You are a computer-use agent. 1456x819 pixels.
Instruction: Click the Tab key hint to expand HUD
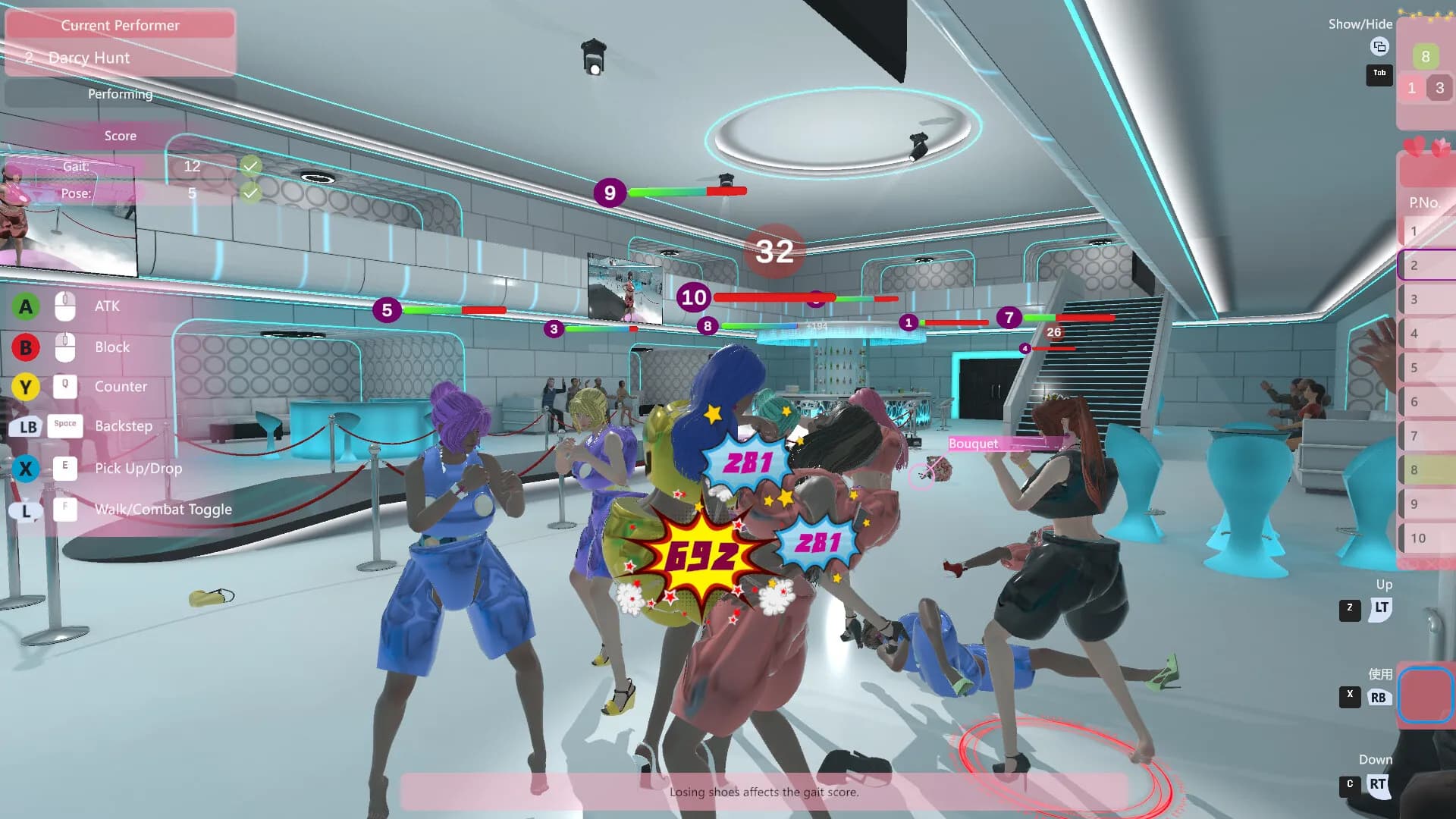point(1379,75)
